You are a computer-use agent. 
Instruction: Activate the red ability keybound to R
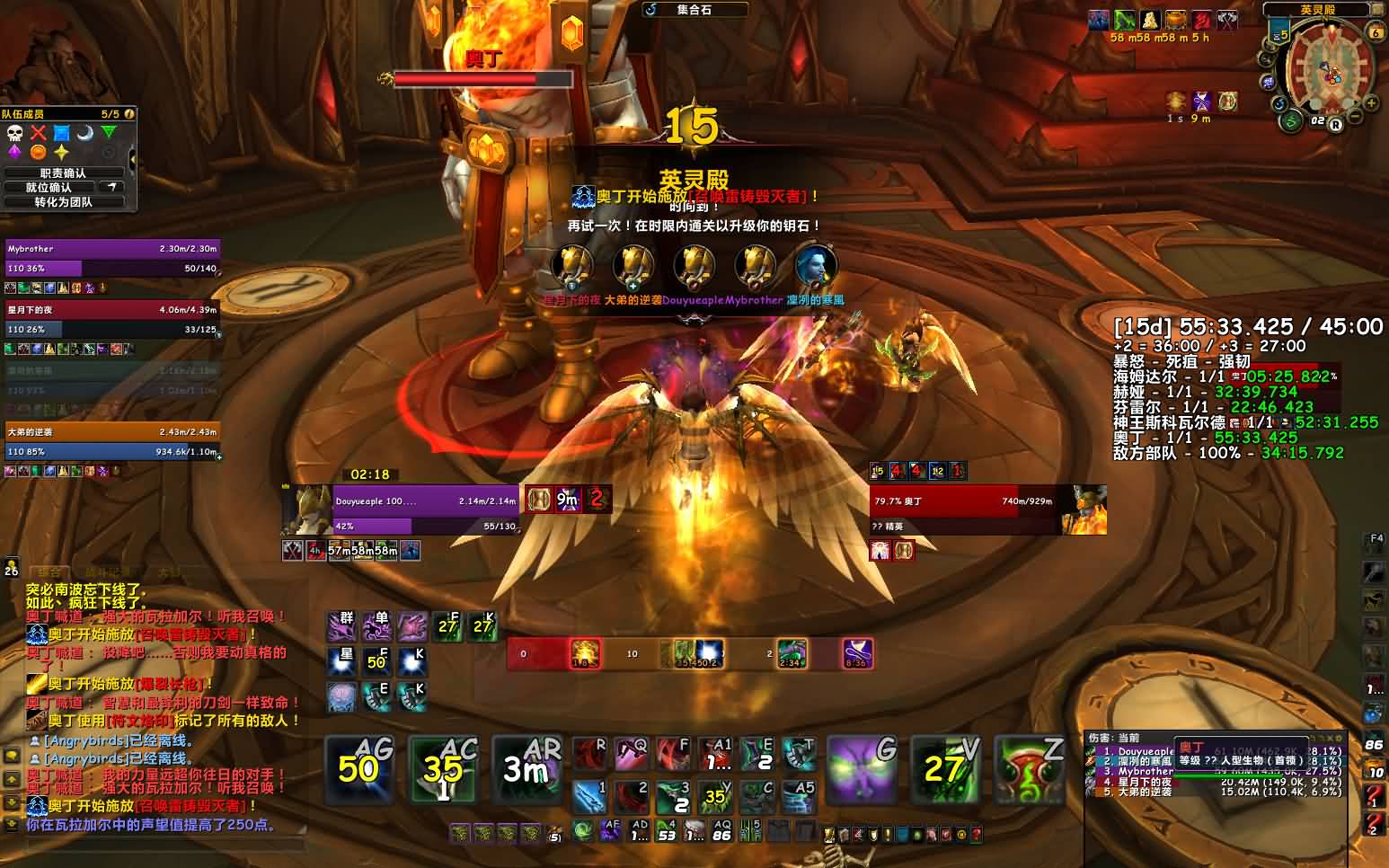(589, 755)
